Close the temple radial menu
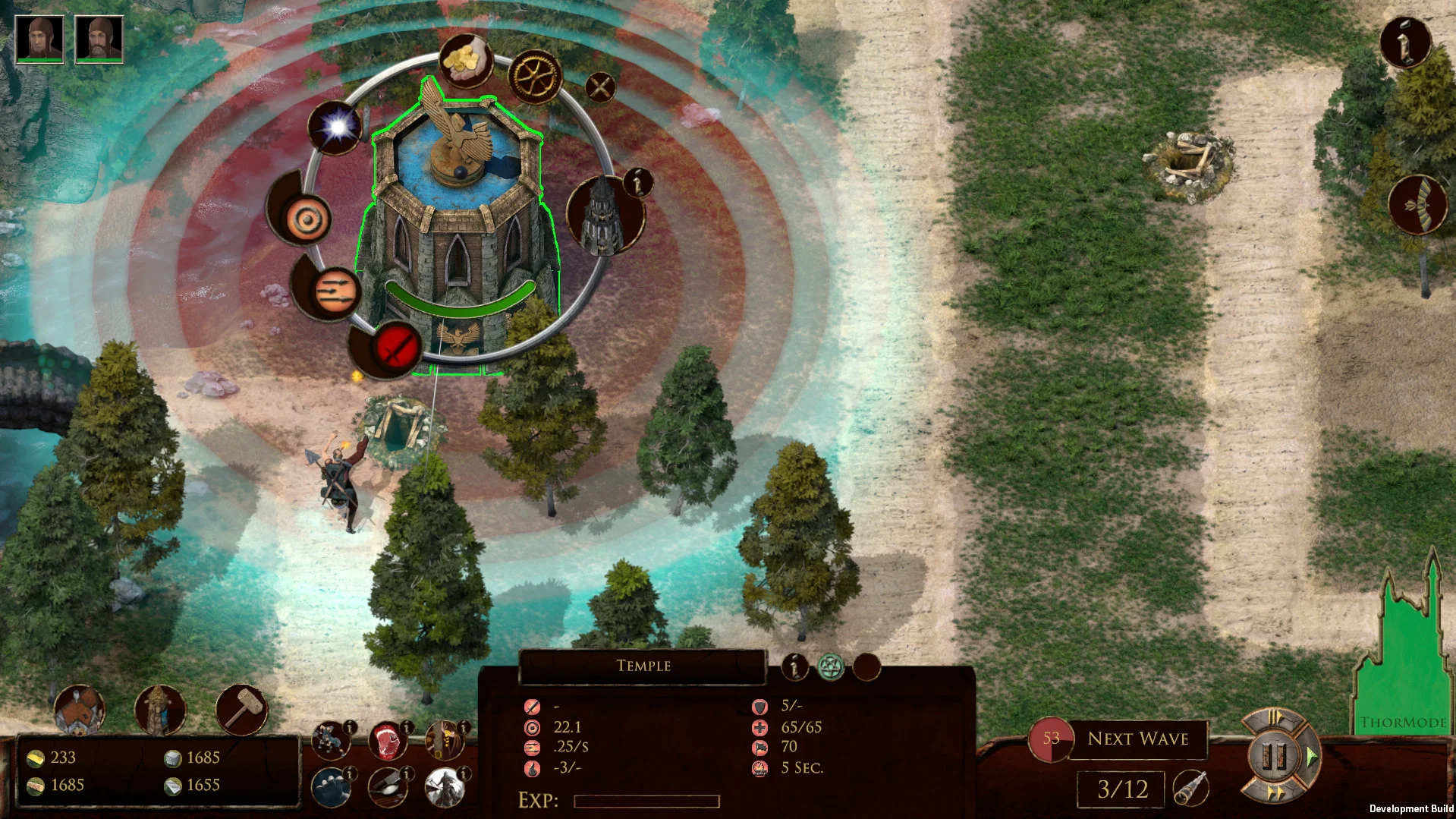The height and width of the screenshot is (819, 1456). point(600,87)
